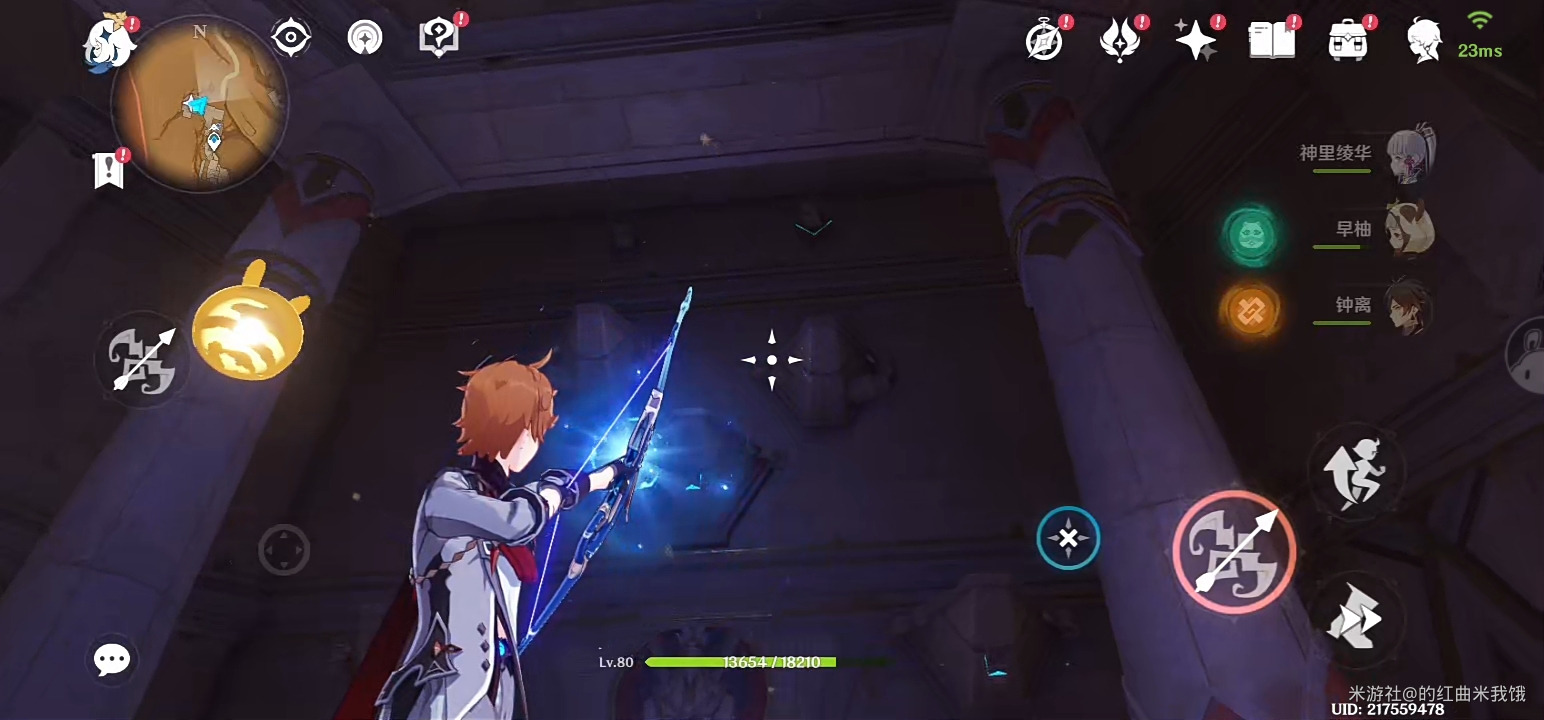
Task: Switch to party member 神里绫华
Action: click(x=1410, y=154)
